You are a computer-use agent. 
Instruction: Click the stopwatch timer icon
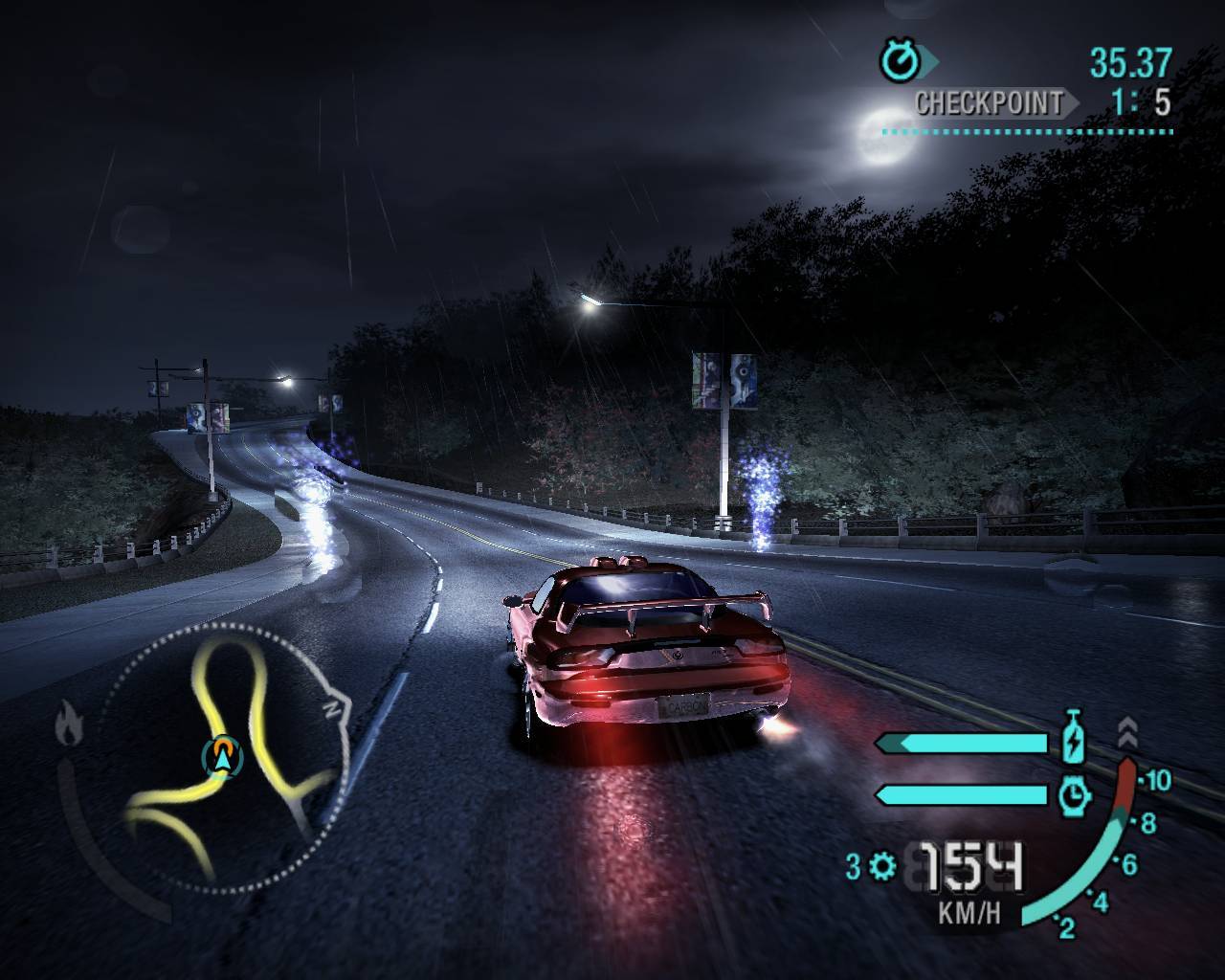point(899,62)
